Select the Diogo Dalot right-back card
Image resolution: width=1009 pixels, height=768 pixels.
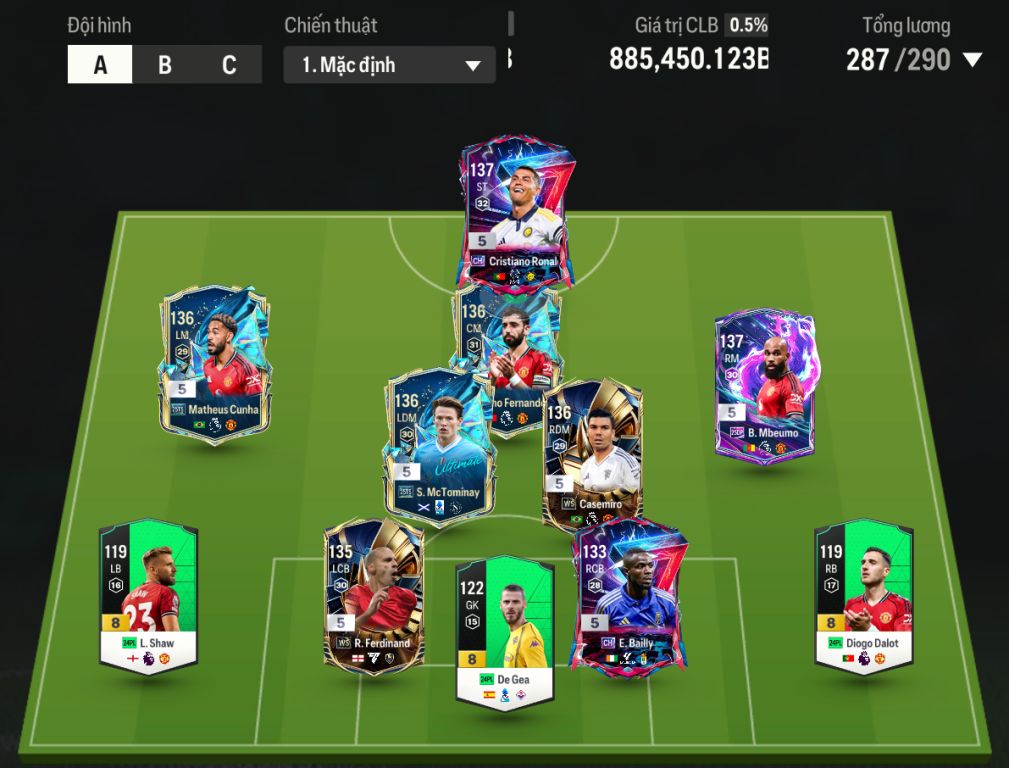click(863, 595)
